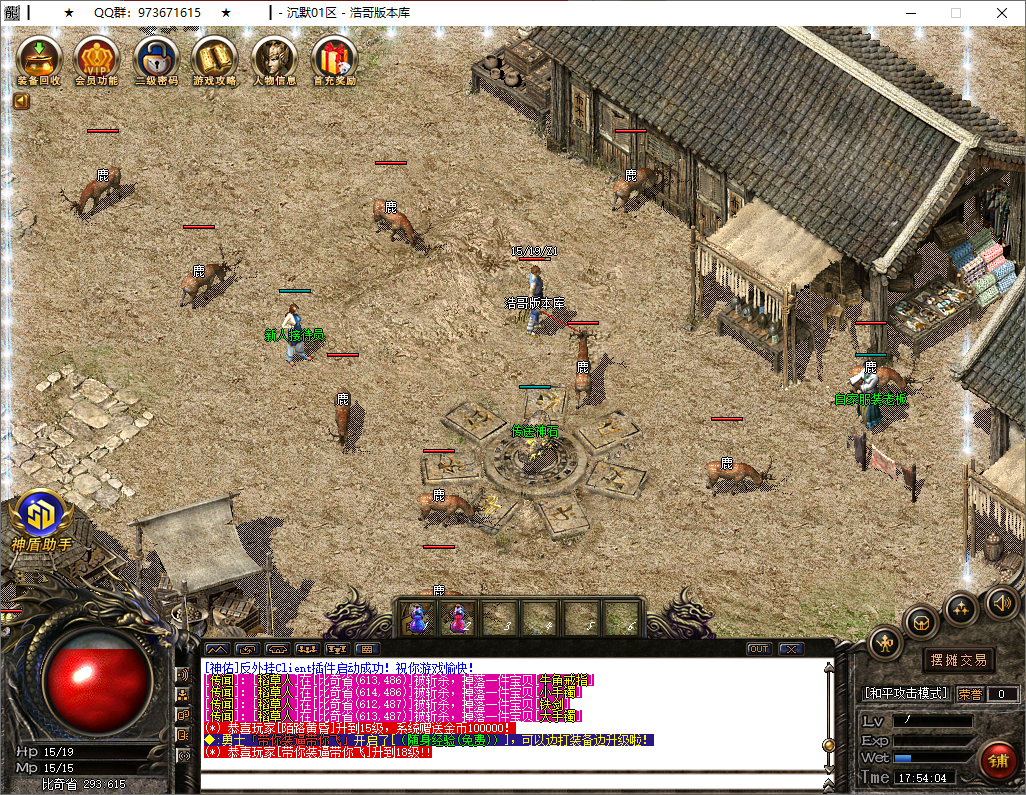Open the 二级密码 padlock icon
Image resolution: width=1026 pixels, height=795 pixels.
(x=156, y=59)
